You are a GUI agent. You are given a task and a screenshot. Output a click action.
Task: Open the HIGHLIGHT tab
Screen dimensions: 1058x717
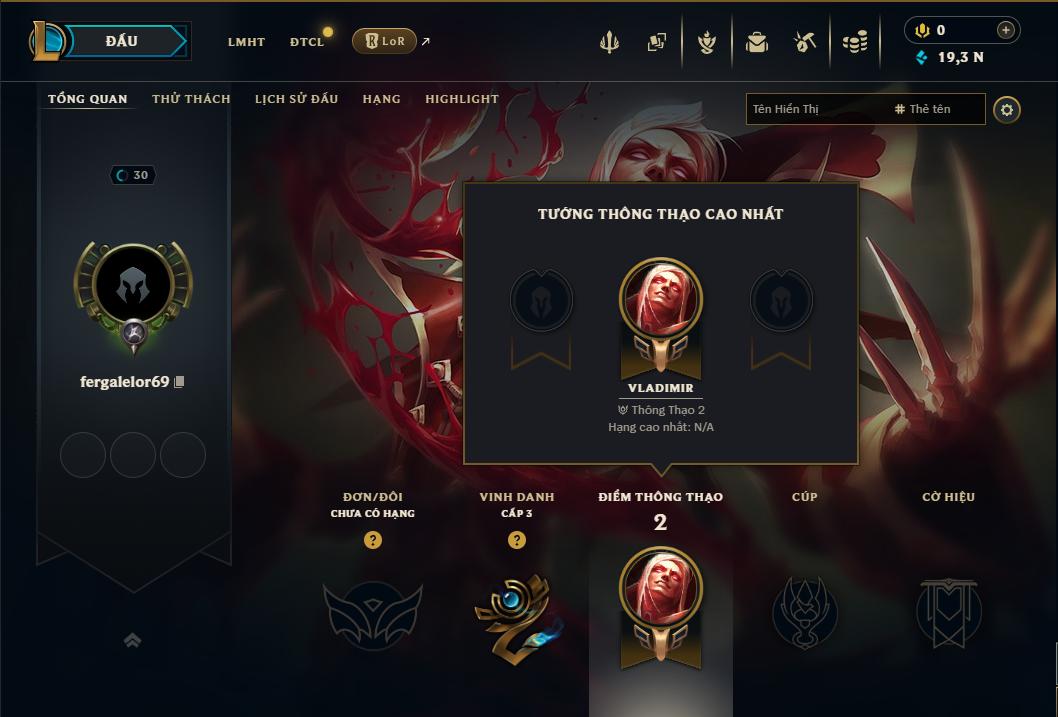tap(461, 99)
